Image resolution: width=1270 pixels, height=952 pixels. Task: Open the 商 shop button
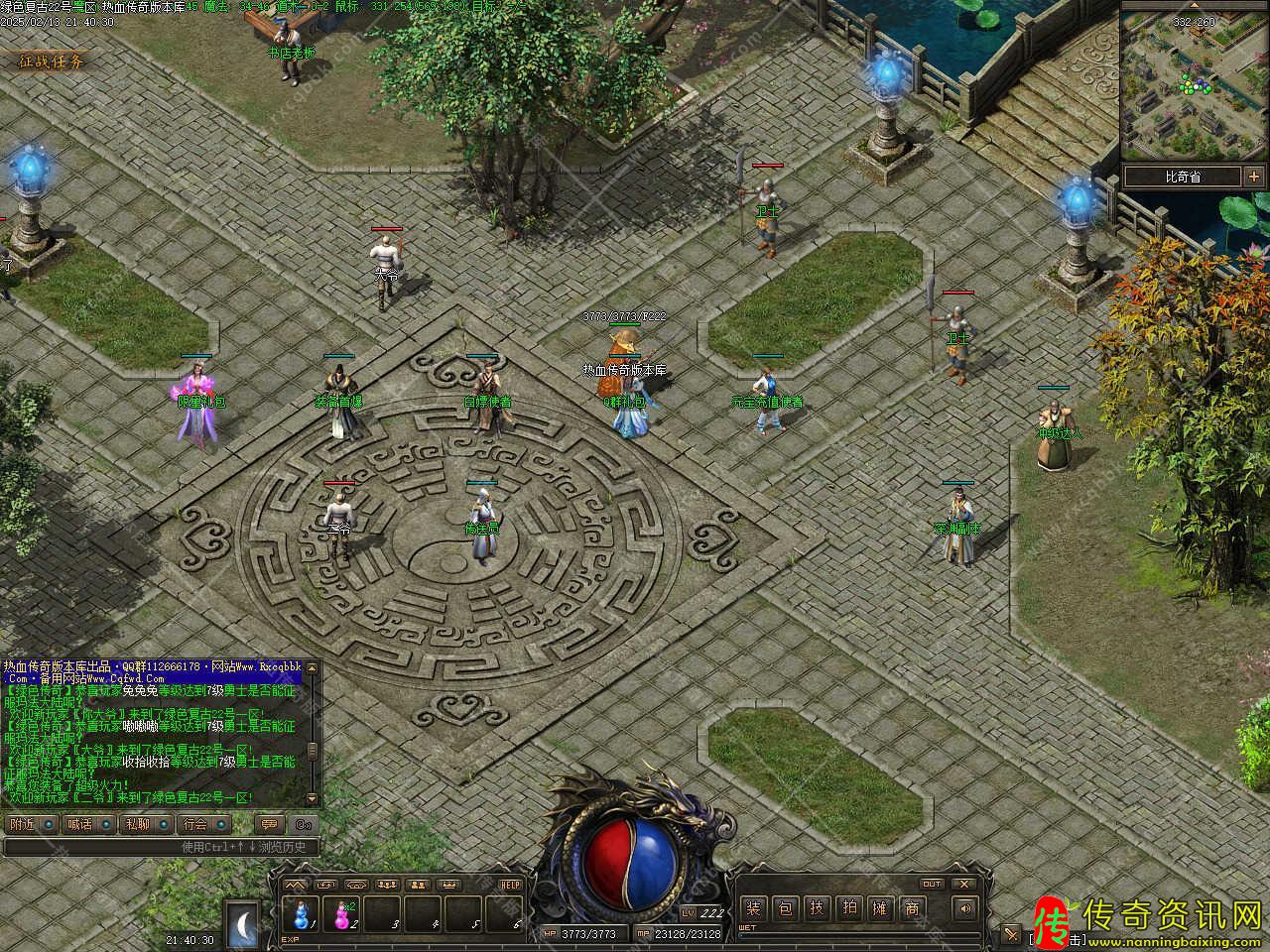click(x=912, y=907)
